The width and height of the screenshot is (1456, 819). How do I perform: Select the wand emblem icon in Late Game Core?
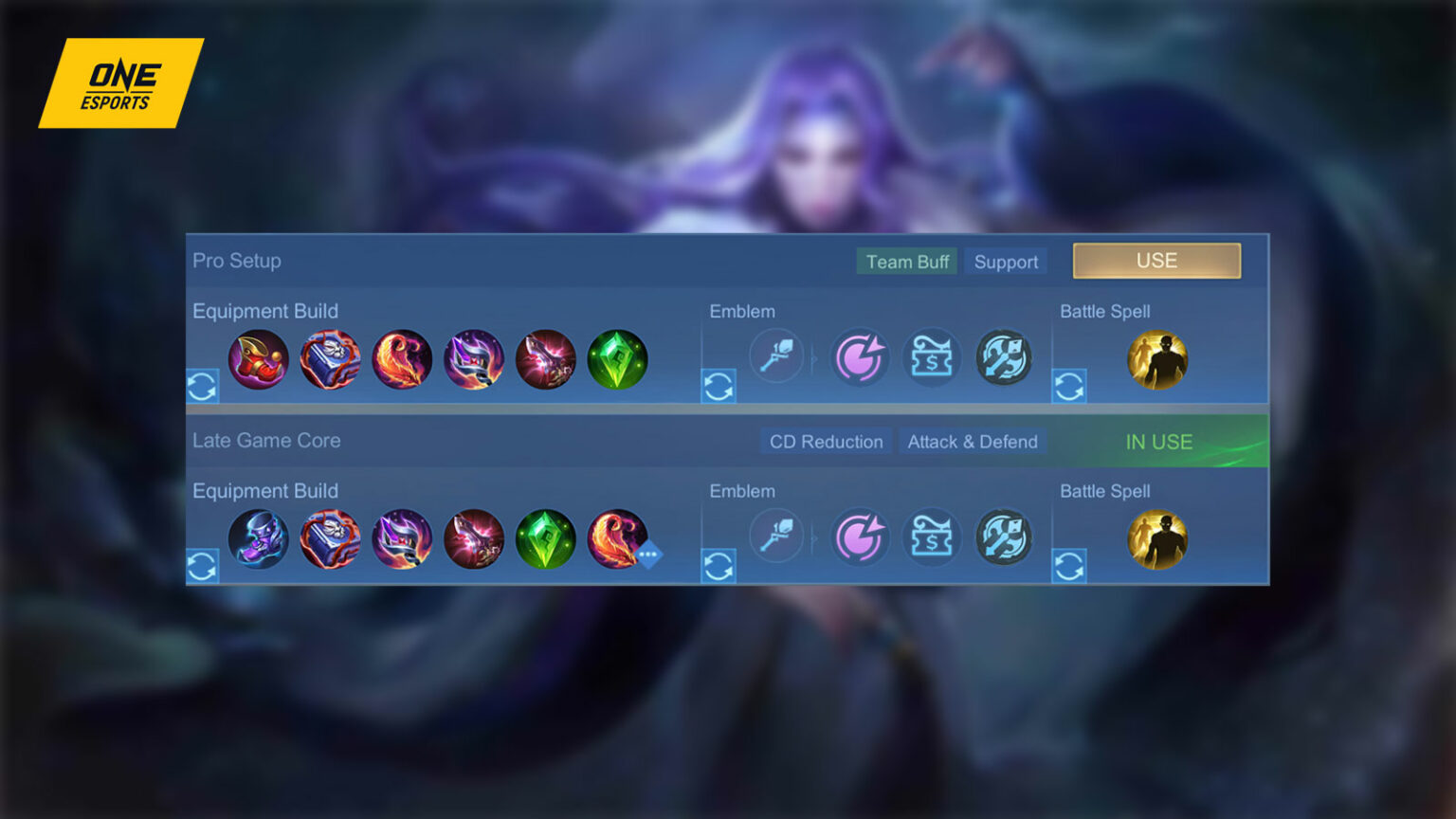[776, 537]
